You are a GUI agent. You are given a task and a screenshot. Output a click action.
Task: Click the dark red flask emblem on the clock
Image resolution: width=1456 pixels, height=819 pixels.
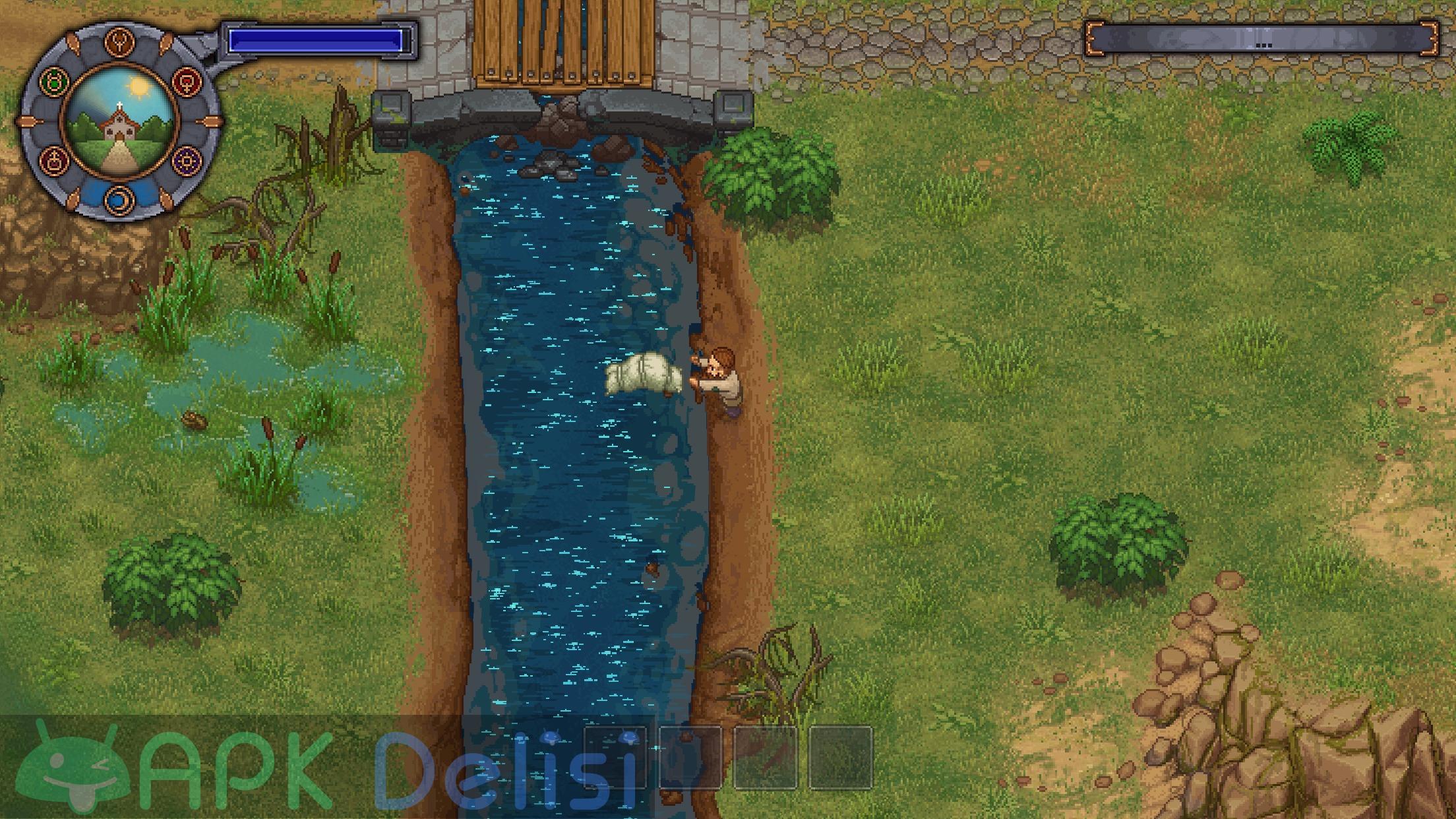pos(54,160)
